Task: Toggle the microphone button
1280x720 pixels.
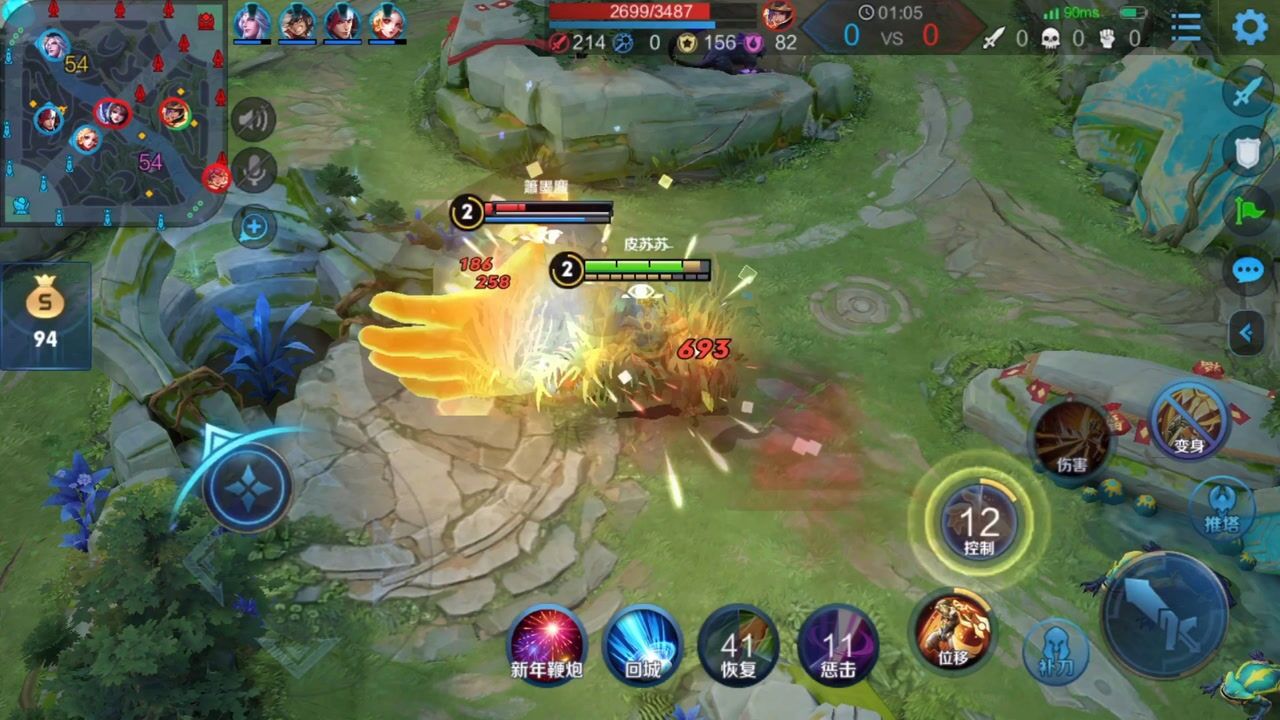Action: [254, 171]
